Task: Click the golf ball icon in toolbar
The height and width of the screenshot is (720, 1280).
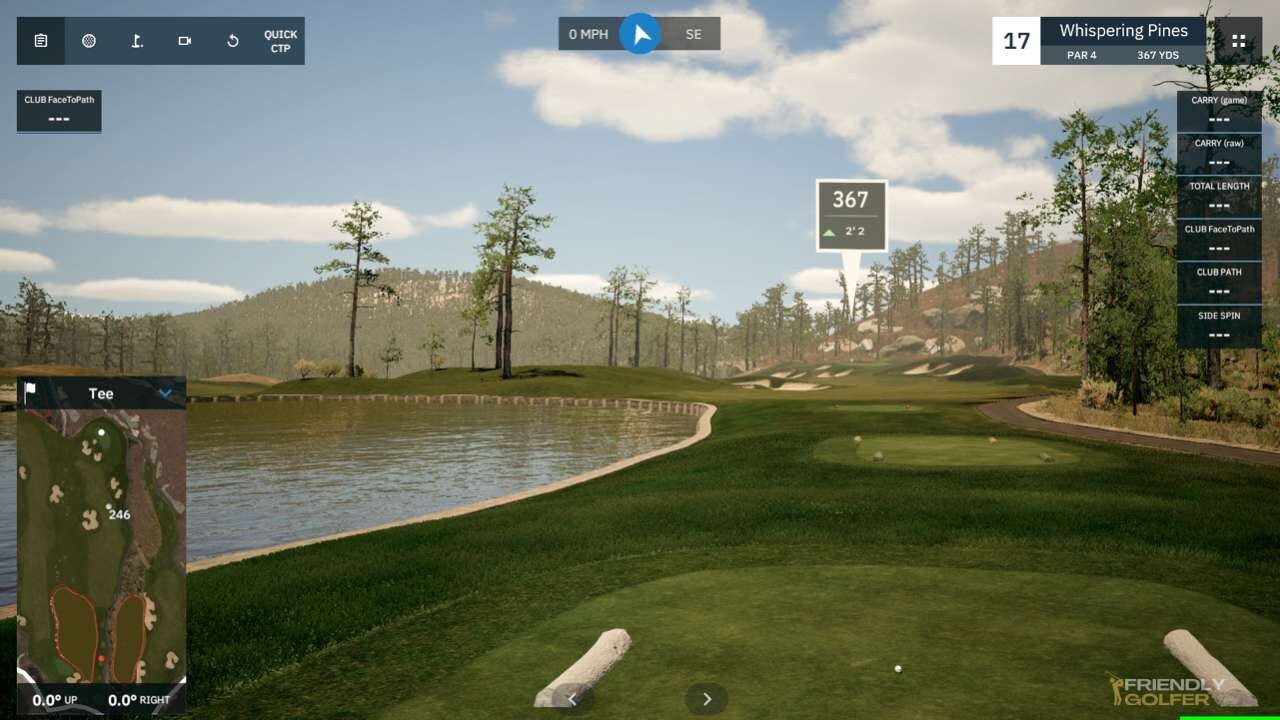Action: (x=89, y=41)
